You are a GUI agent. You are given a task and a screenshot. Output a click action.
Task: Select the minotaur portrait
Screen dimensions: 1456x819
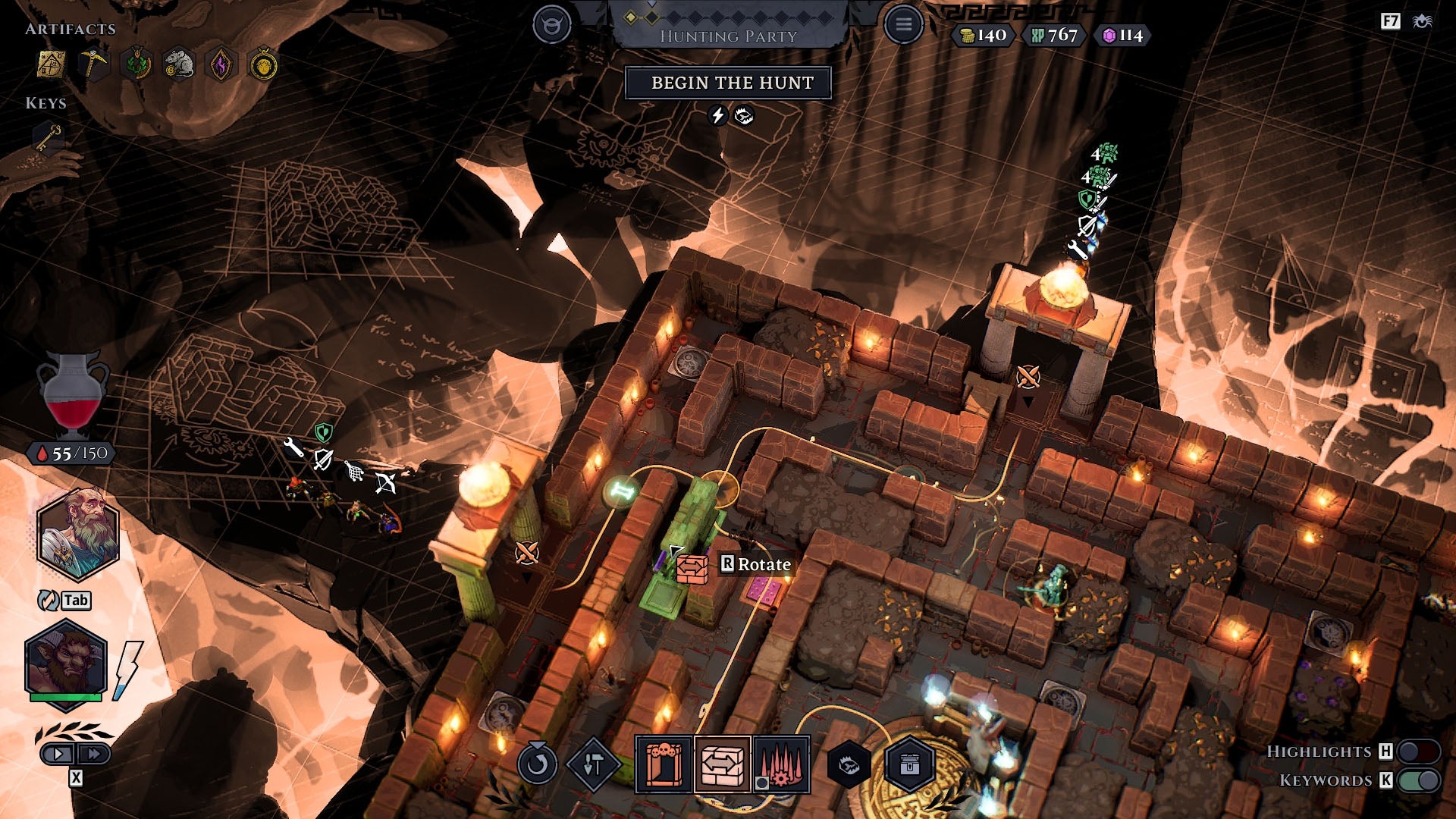click(x=66, y=662)
